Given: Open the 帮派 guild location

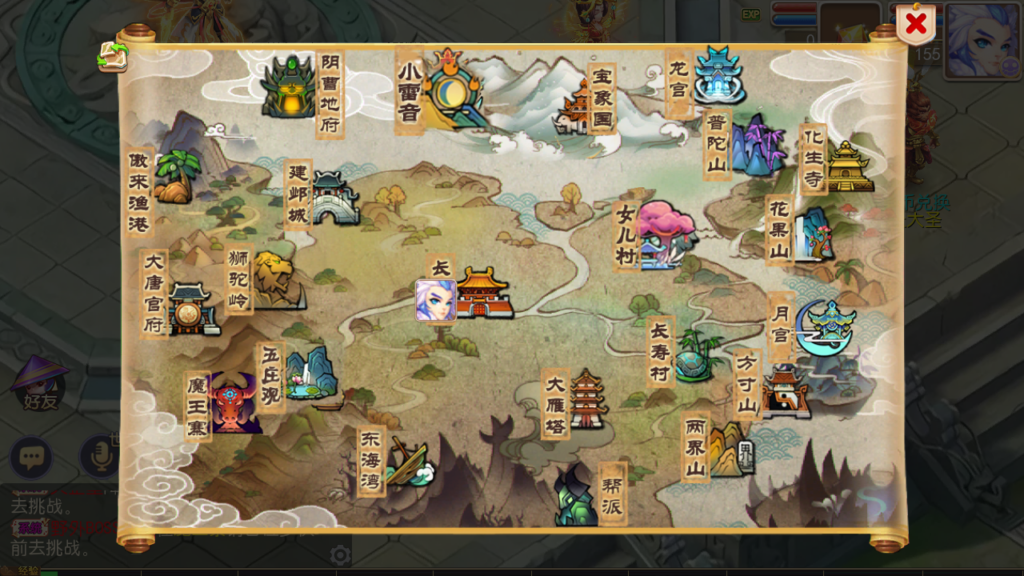Looking at the screenshot, I should 577,494.
